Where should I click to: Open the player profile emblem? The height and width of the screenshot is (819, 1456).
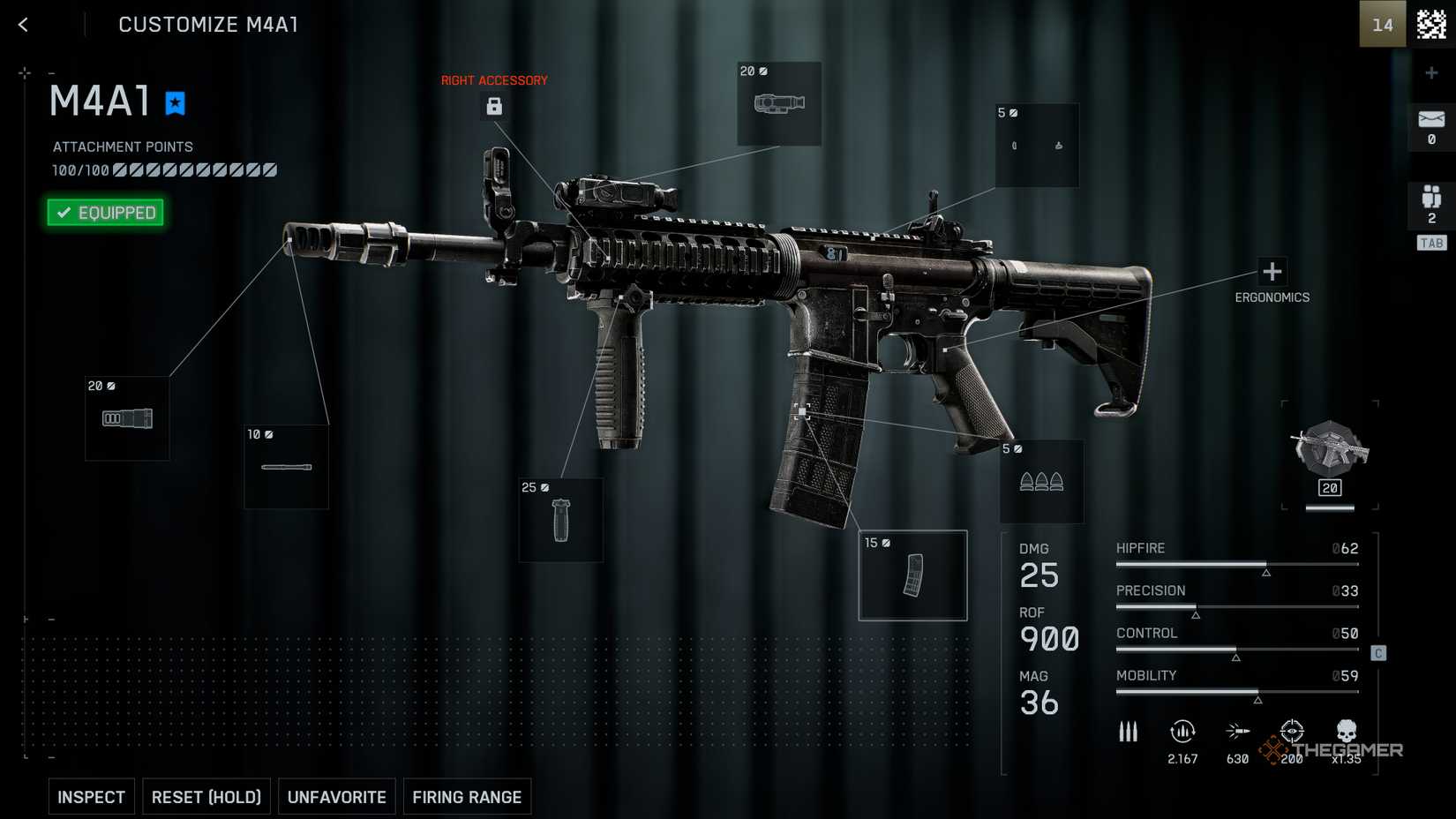[x=1431, y=25]
